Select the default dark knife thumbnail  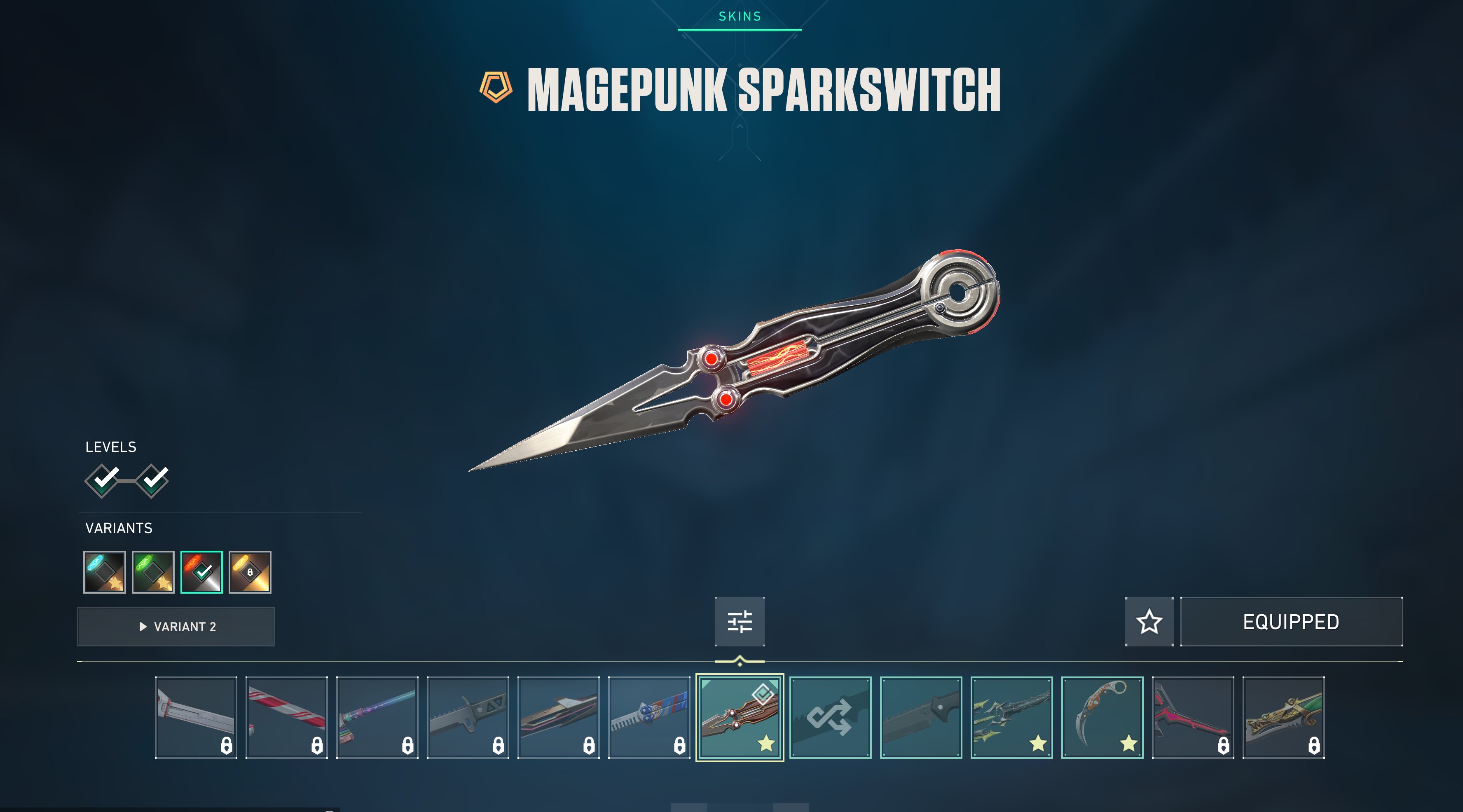click(921, 717)
